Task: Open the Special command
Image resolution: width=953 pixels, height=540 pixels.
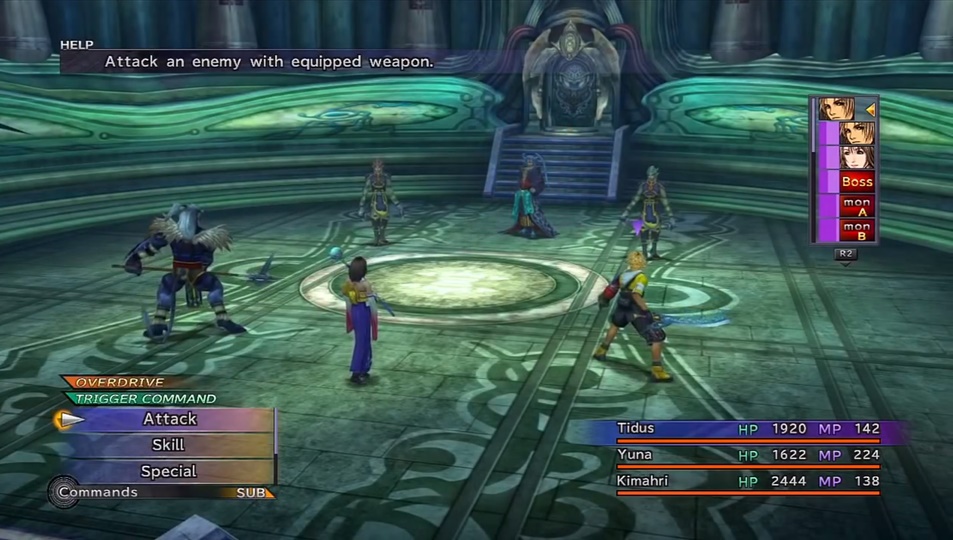Action: [168, 471]
